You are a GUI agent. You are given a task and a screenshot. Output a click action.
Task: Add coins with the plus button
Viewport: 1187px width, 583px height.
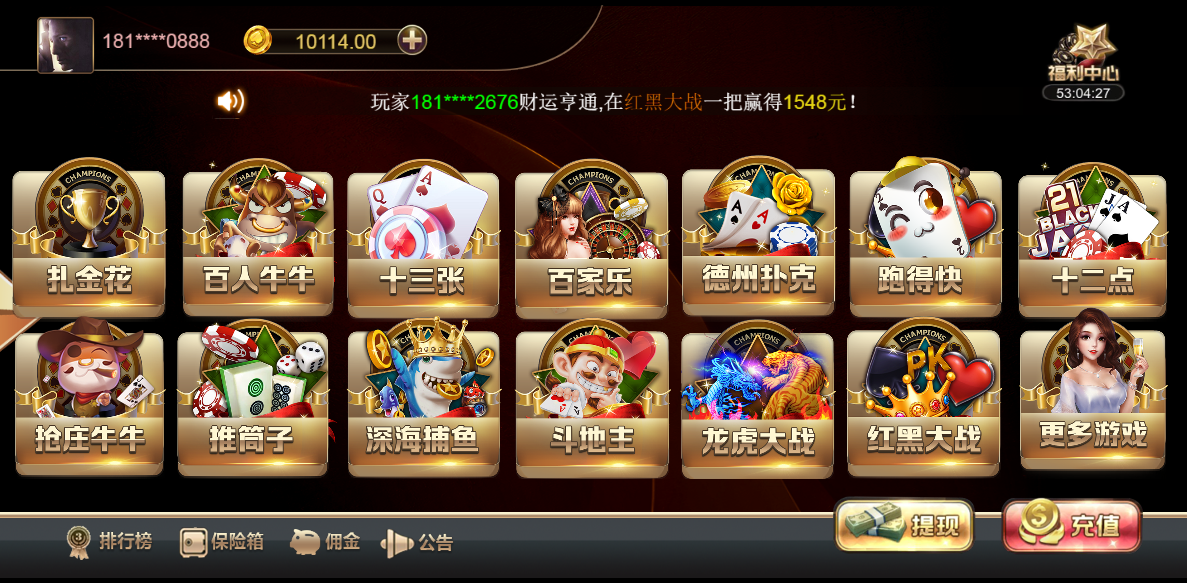tap(412, 40)
